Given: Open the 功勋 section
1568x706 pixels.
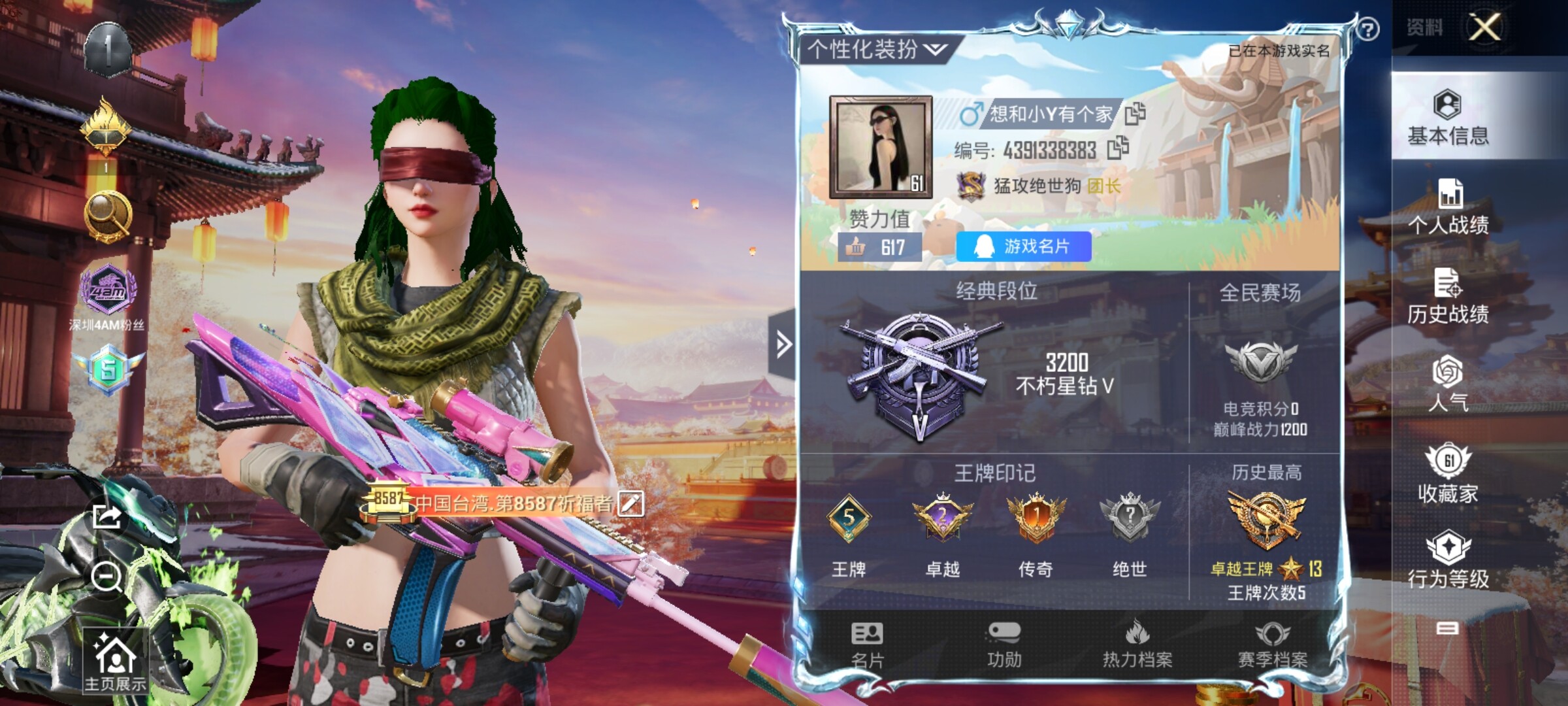Looking at the screenshot, I should point(1004,645).
